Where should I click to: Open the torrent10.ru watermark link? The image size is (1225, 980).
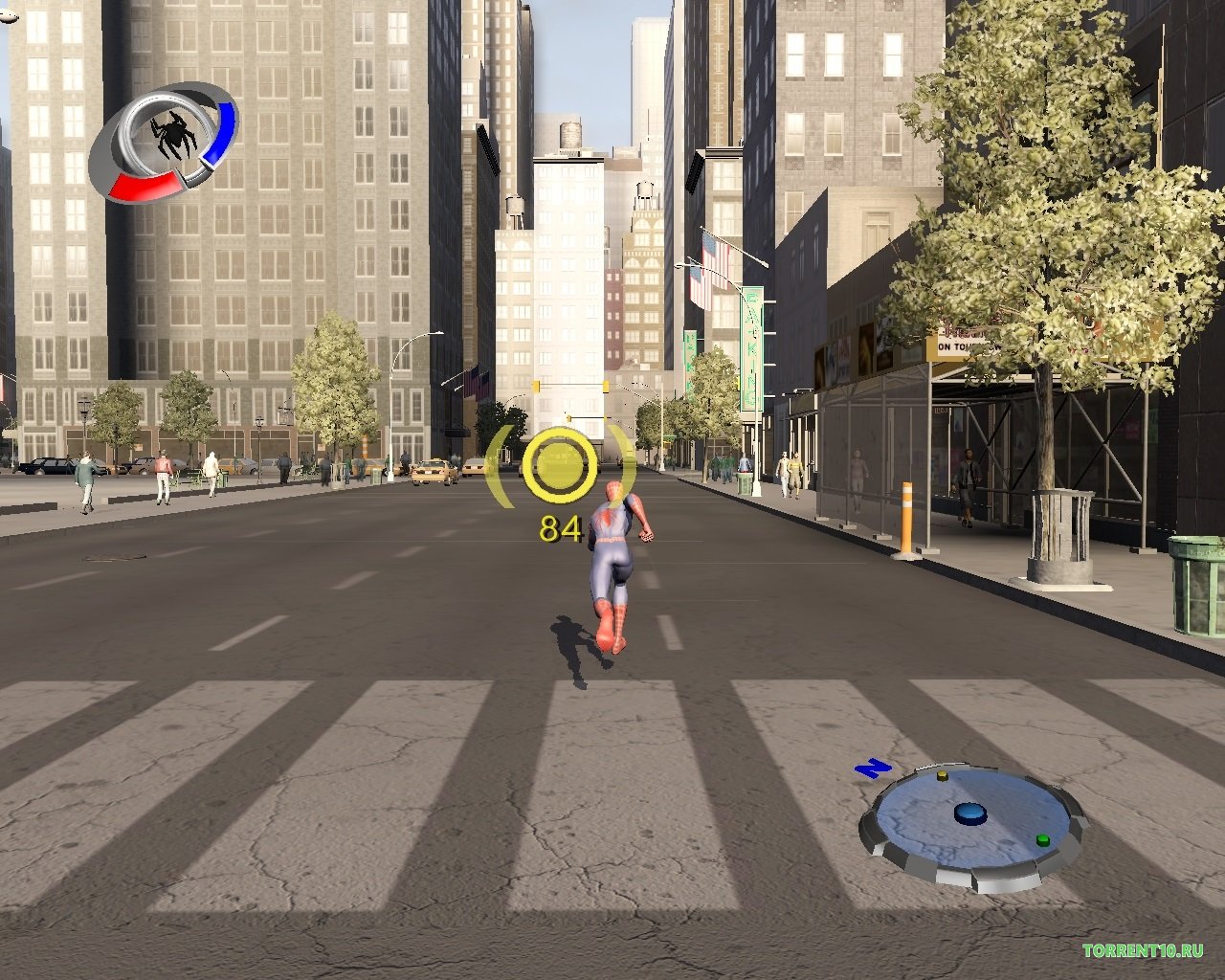(1142, 950)
